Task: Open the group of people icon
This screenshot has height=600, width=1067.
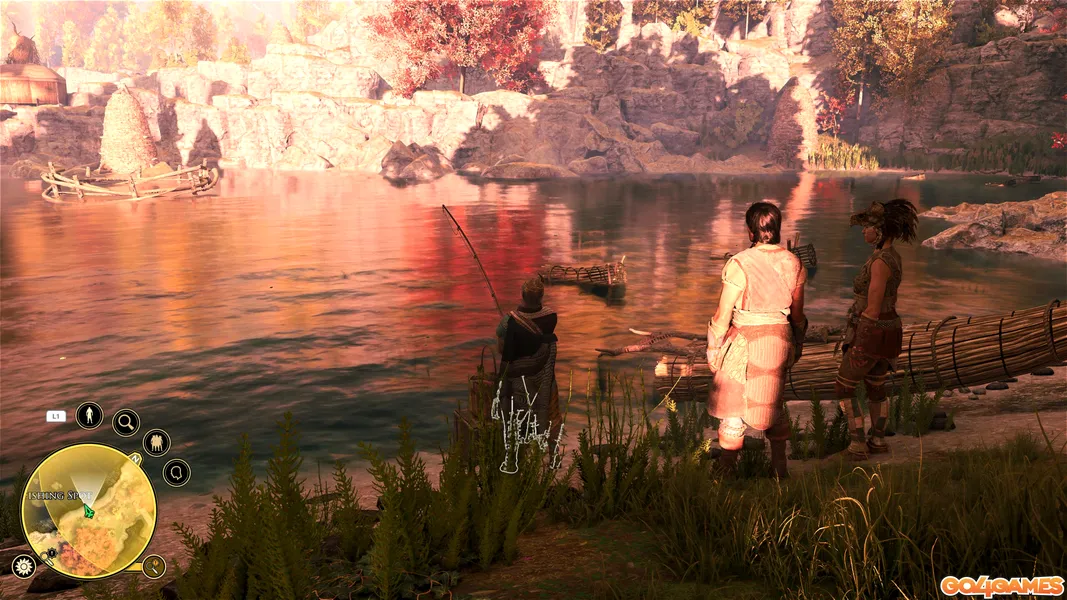Action: 156,442
